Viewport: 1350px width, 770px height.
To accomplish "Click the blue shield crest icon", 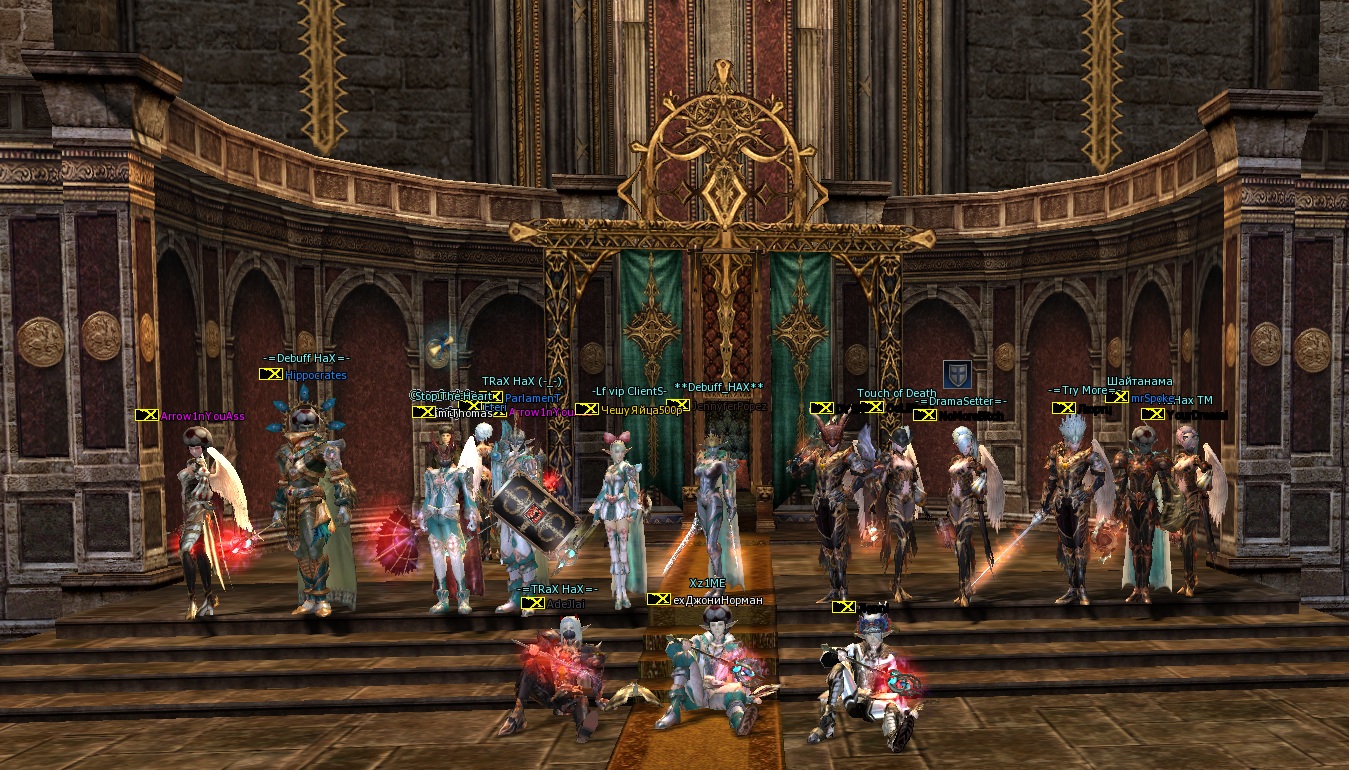I will point(957,374).
